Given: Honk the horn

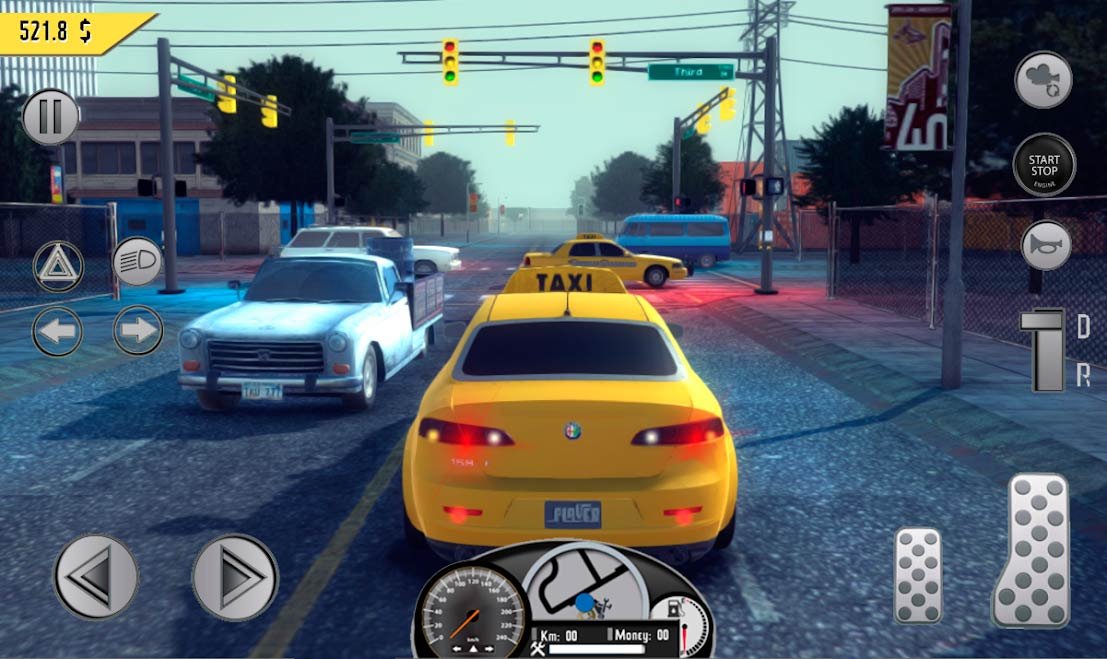Looking at the screenshot, I should click(1046, 246).
